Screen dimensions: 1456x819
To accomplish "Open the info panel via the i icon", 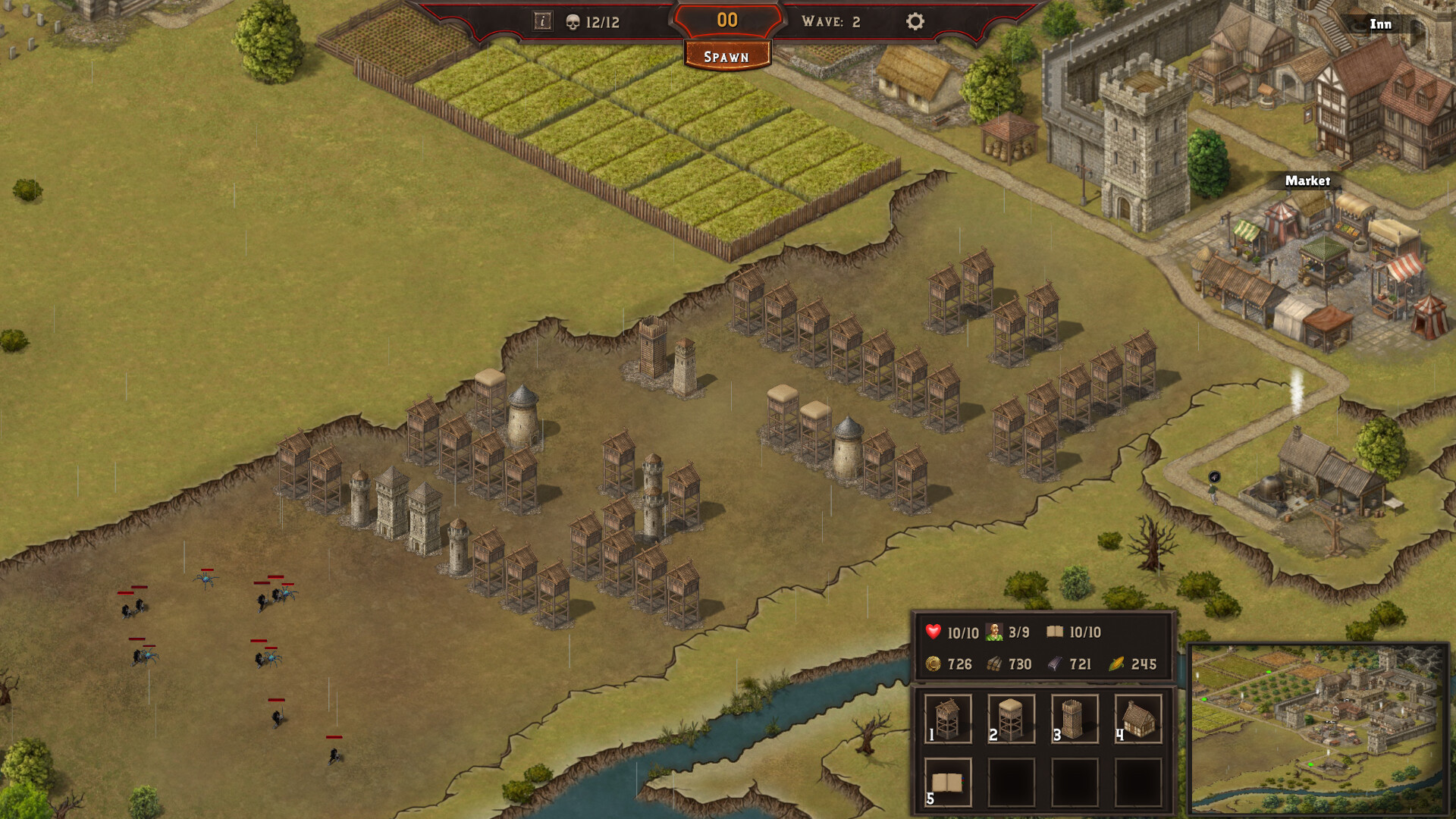I will (541, 22).
